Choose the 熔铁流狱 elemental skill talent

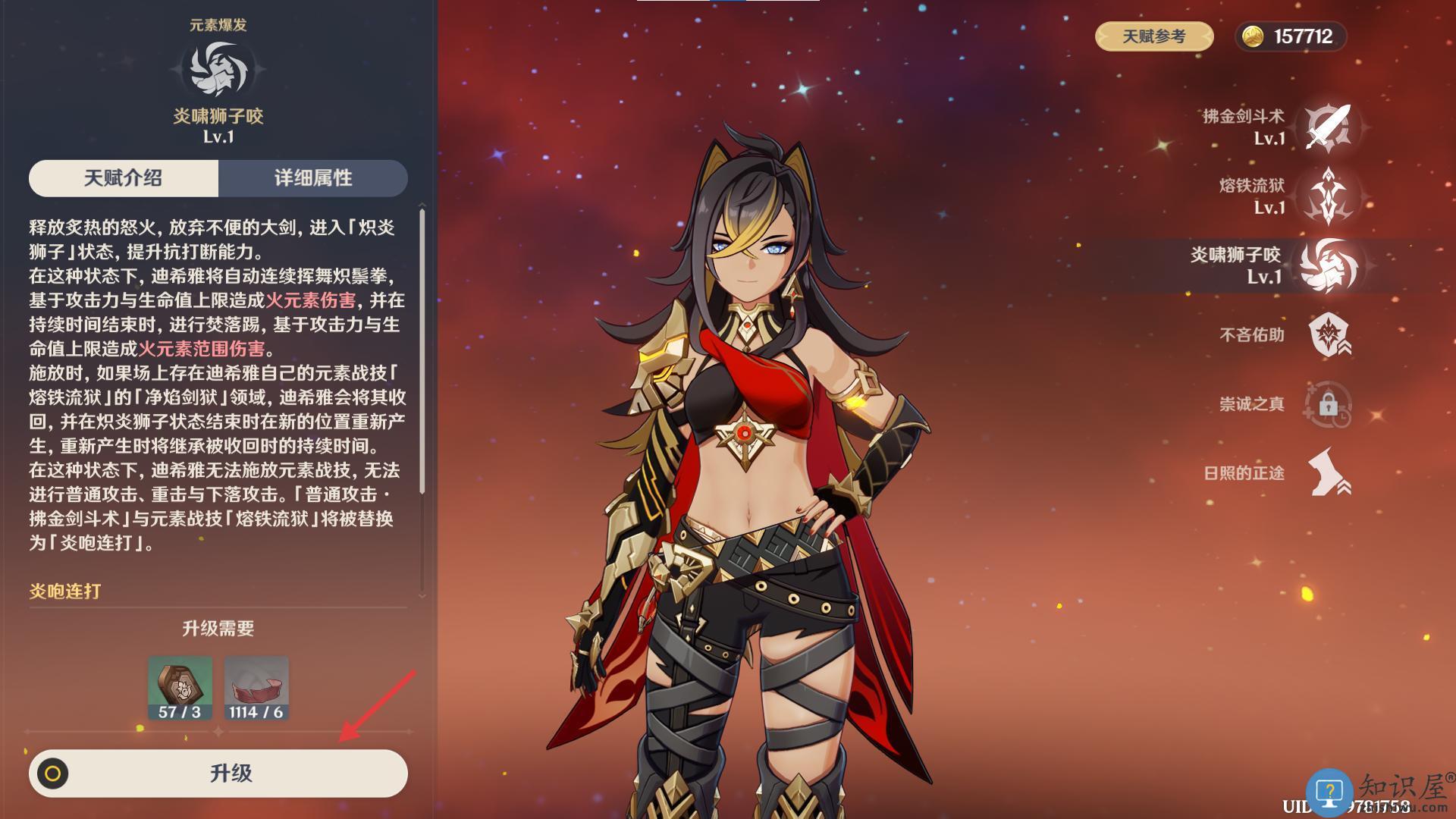(1328, 196)
